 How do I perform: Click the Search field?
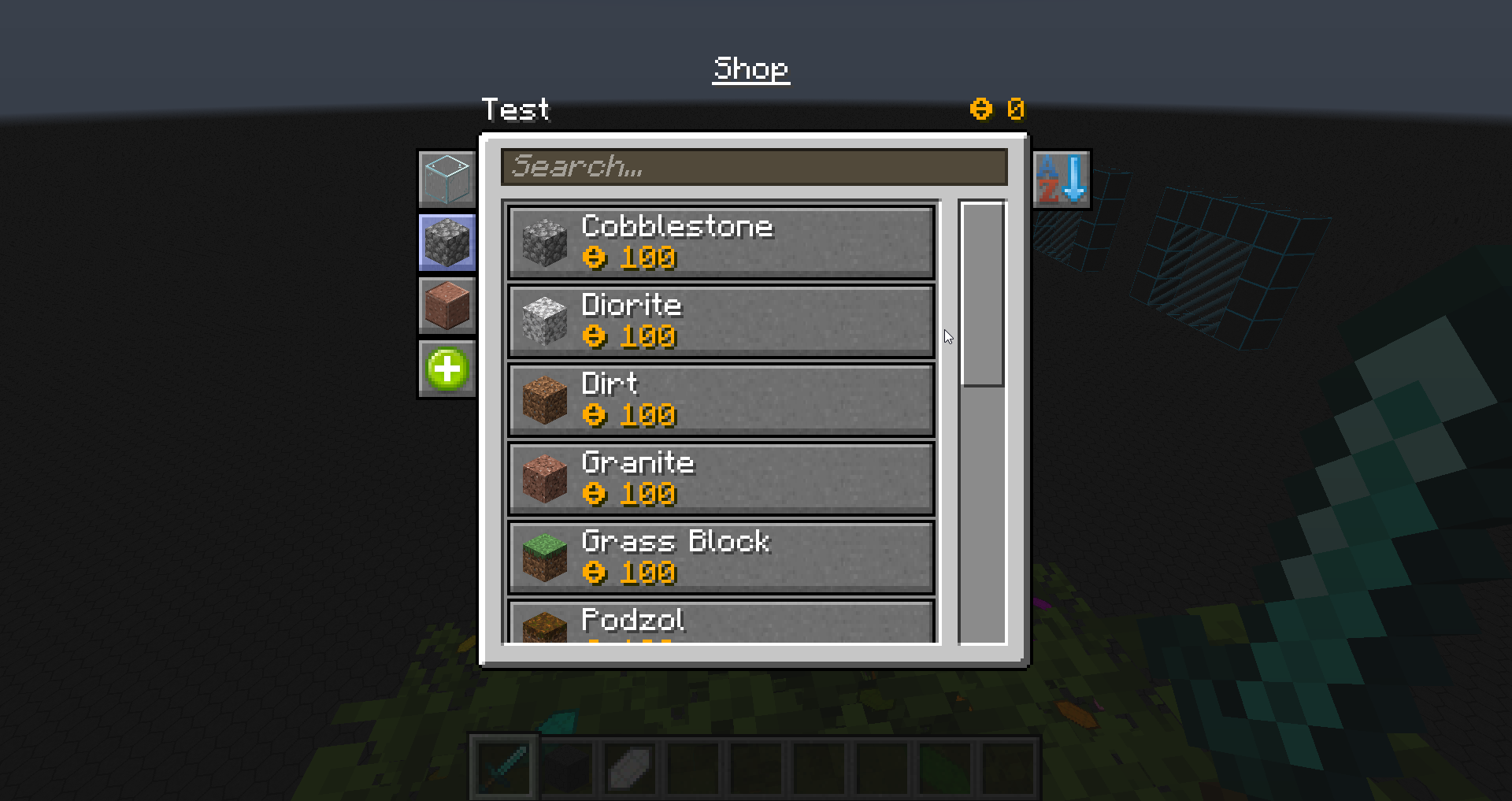pos(754,167)
